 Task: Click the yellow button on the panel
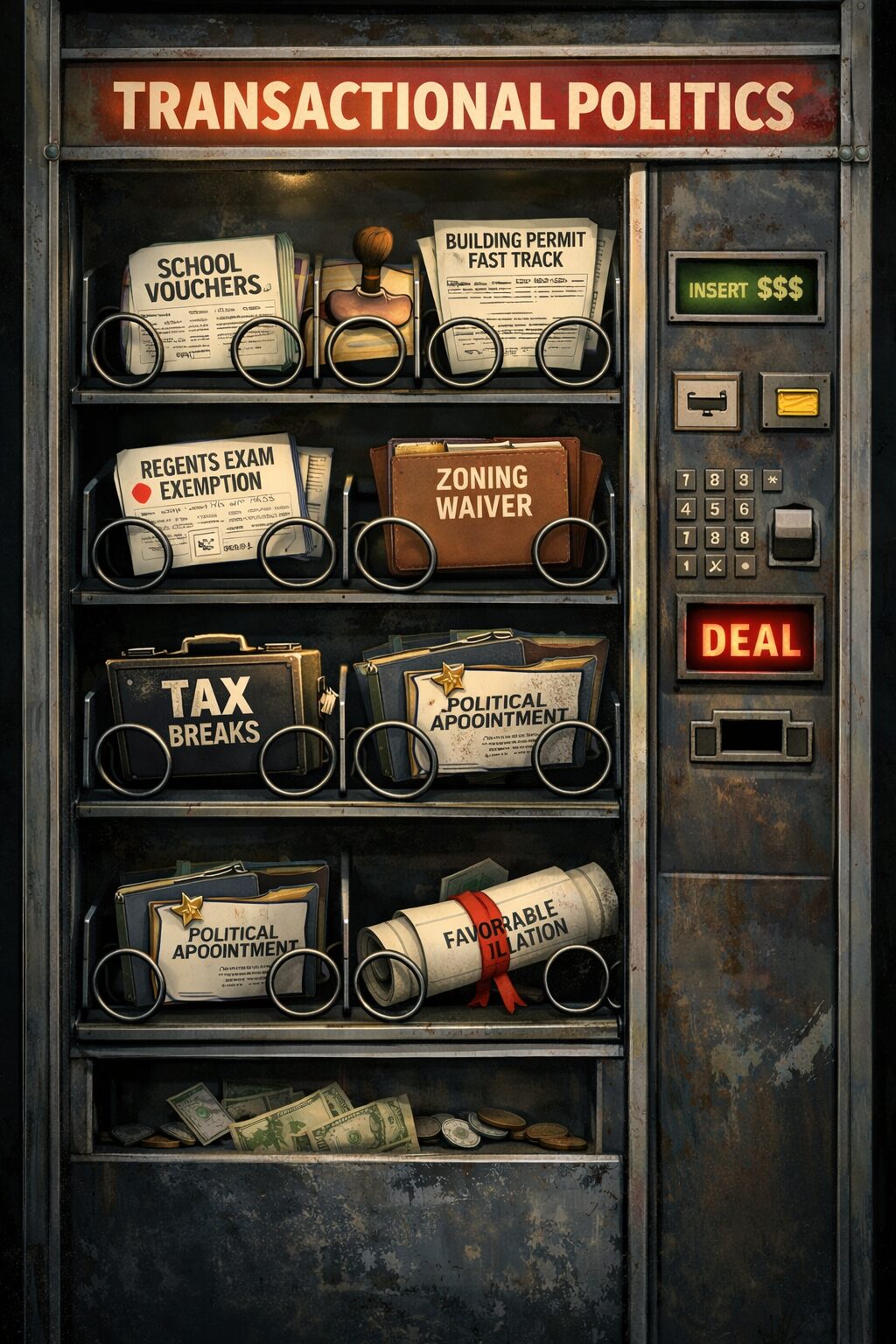click(x=796, y=402)
